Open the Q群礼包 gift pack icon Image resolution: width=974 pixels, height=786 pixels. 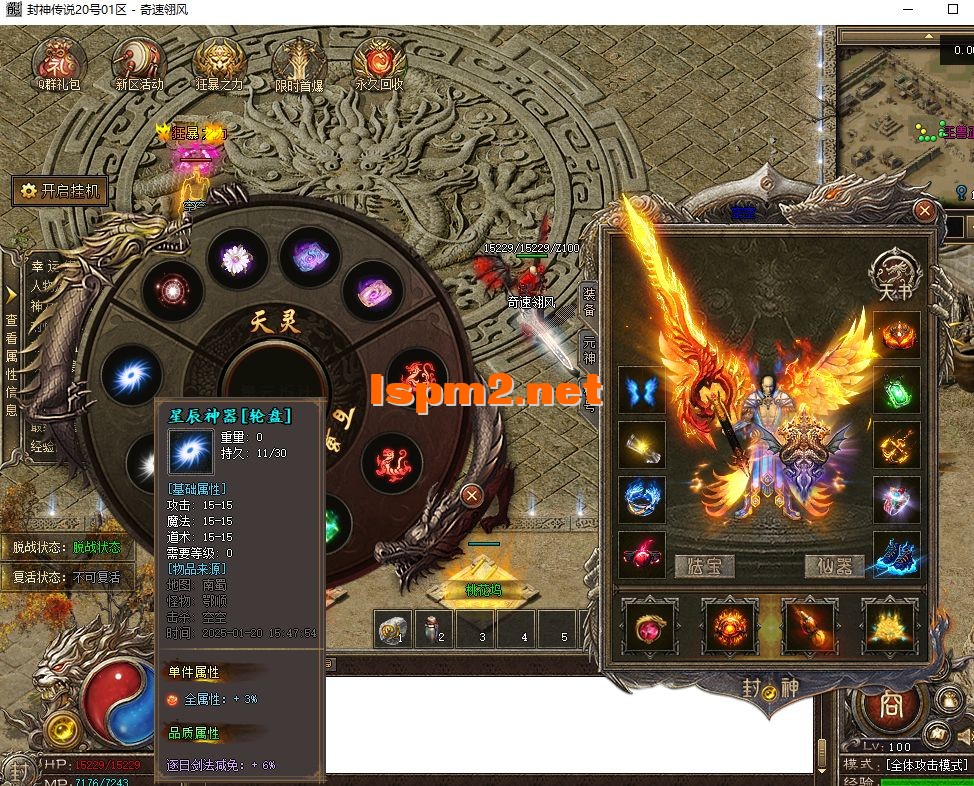click(x=59, y=62)
